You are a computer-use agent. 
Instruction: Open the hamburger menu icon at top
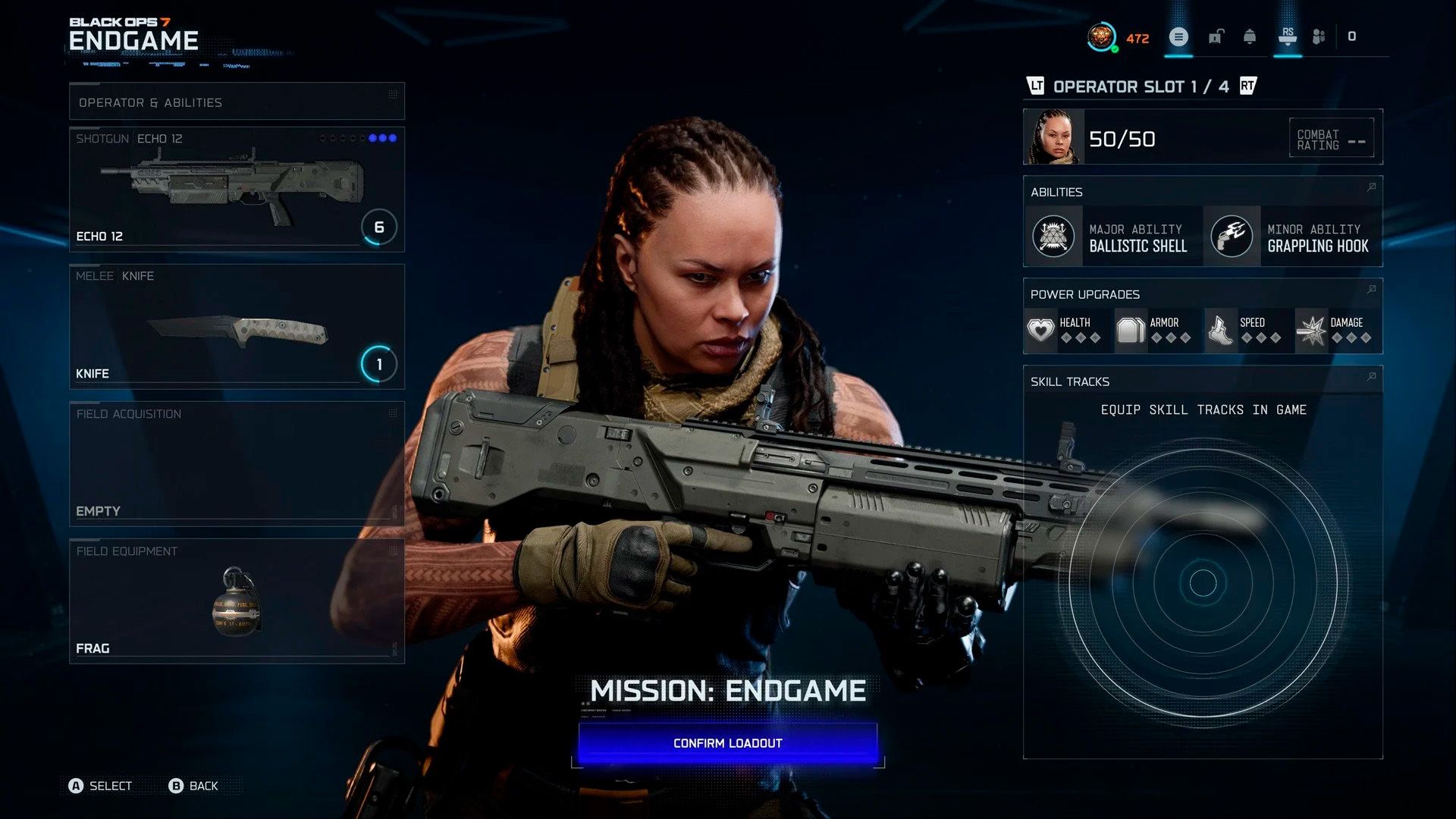1178,36
